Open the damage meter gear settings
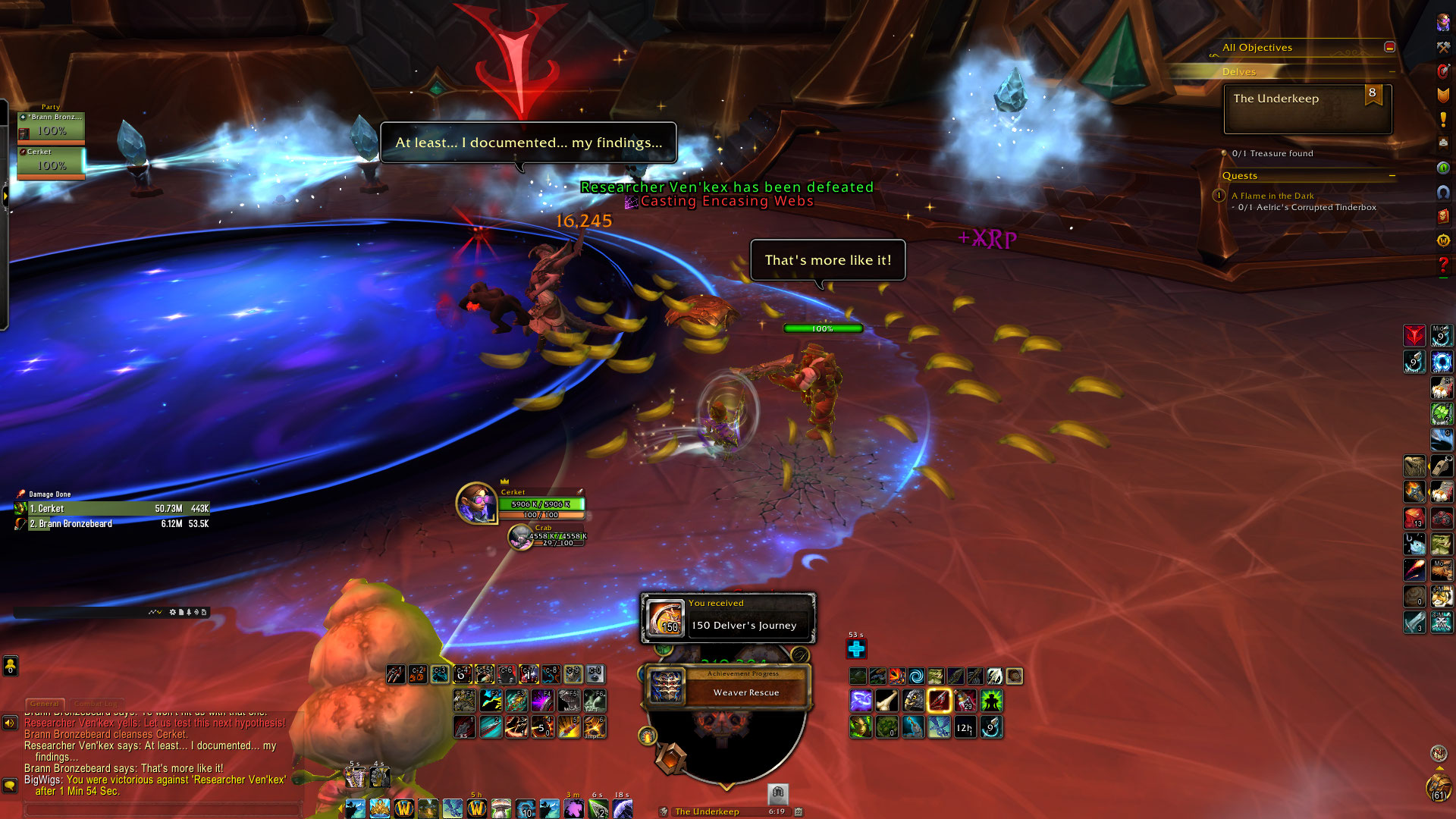Screen dimensions: 1456x819 pos(173,612)
